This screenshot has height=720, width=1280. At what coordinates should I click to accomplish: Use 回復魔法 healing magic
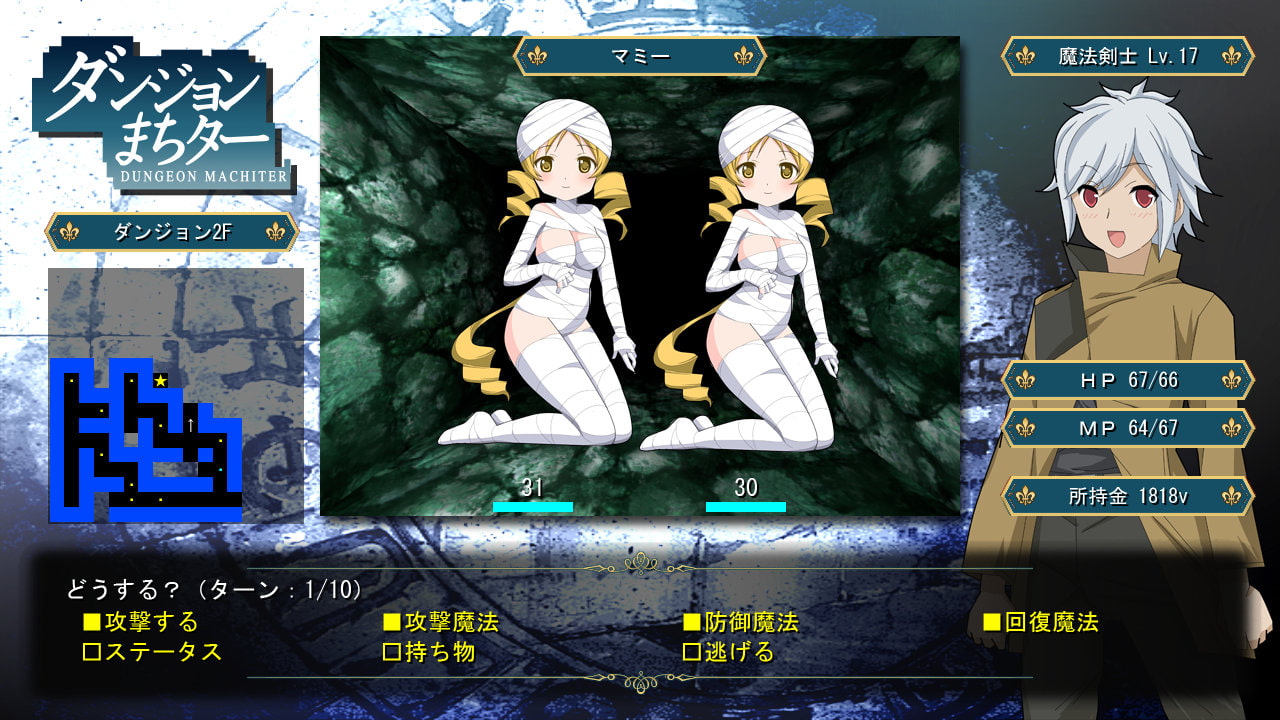(x=1041, y=622)
